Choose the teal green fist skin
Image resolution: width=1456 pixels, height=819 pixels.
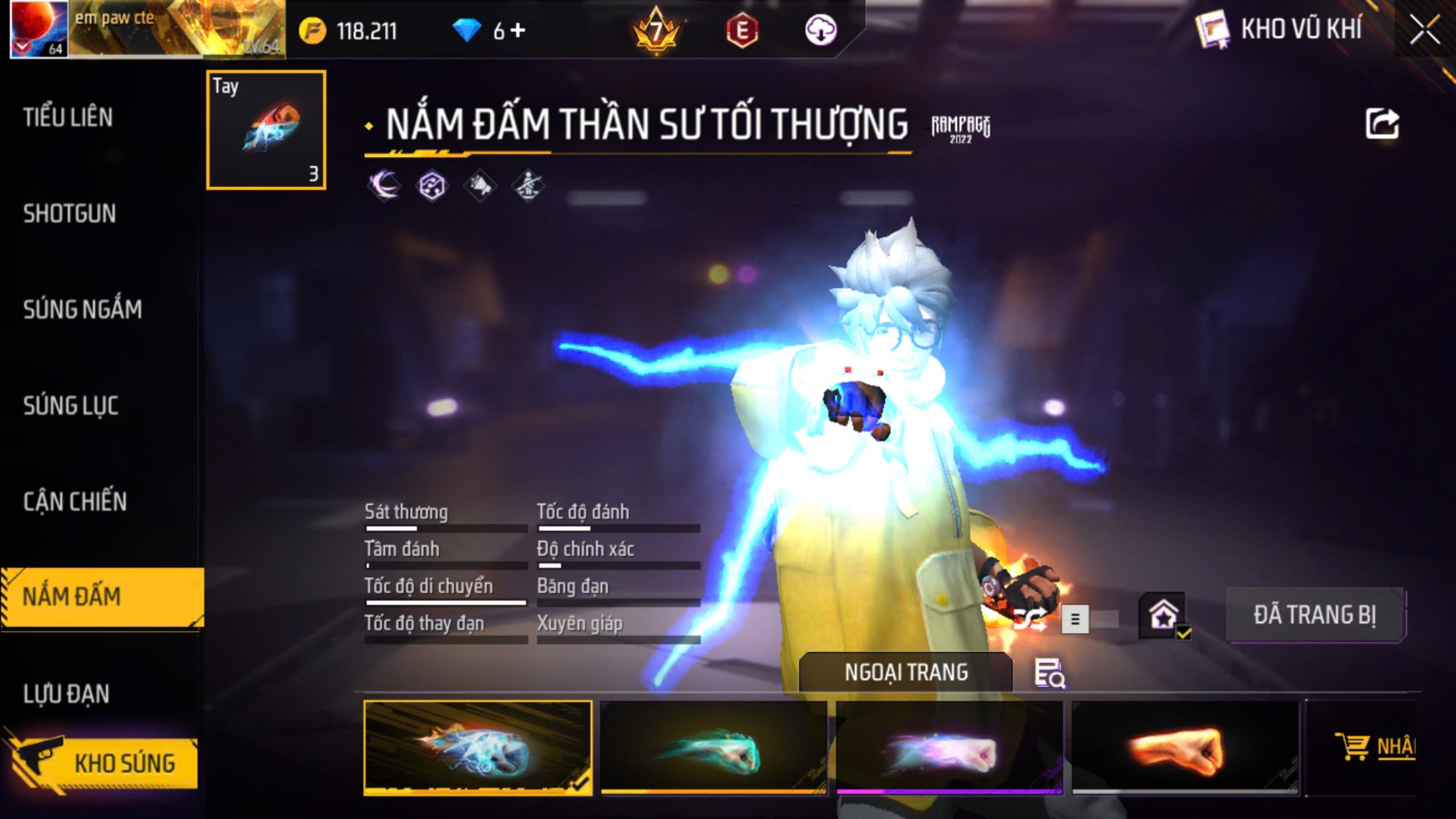tap(713, 748)
